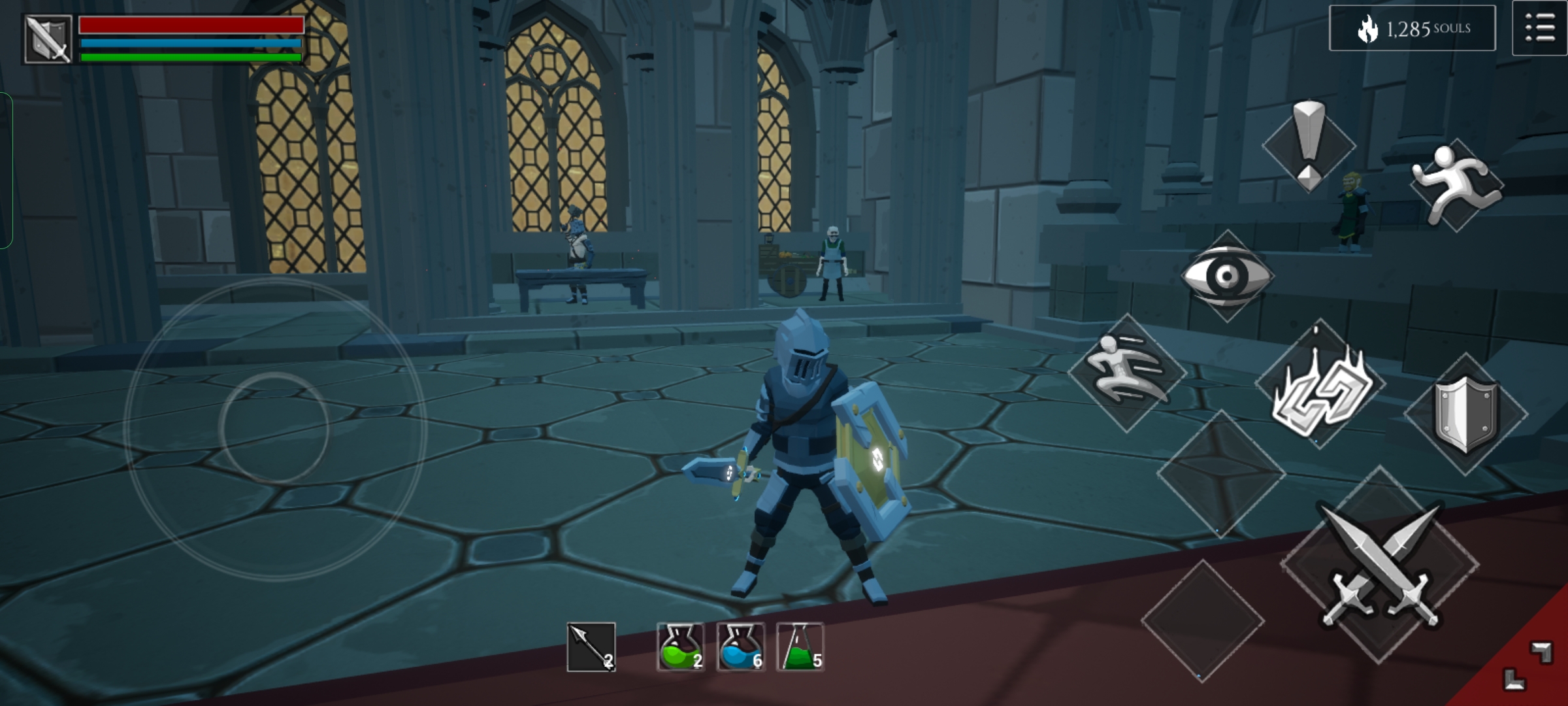Tap the sword and shield equipment icon
Image resolution: width=1568 pixels, height=706 pixels.
(x=48, y=39)
